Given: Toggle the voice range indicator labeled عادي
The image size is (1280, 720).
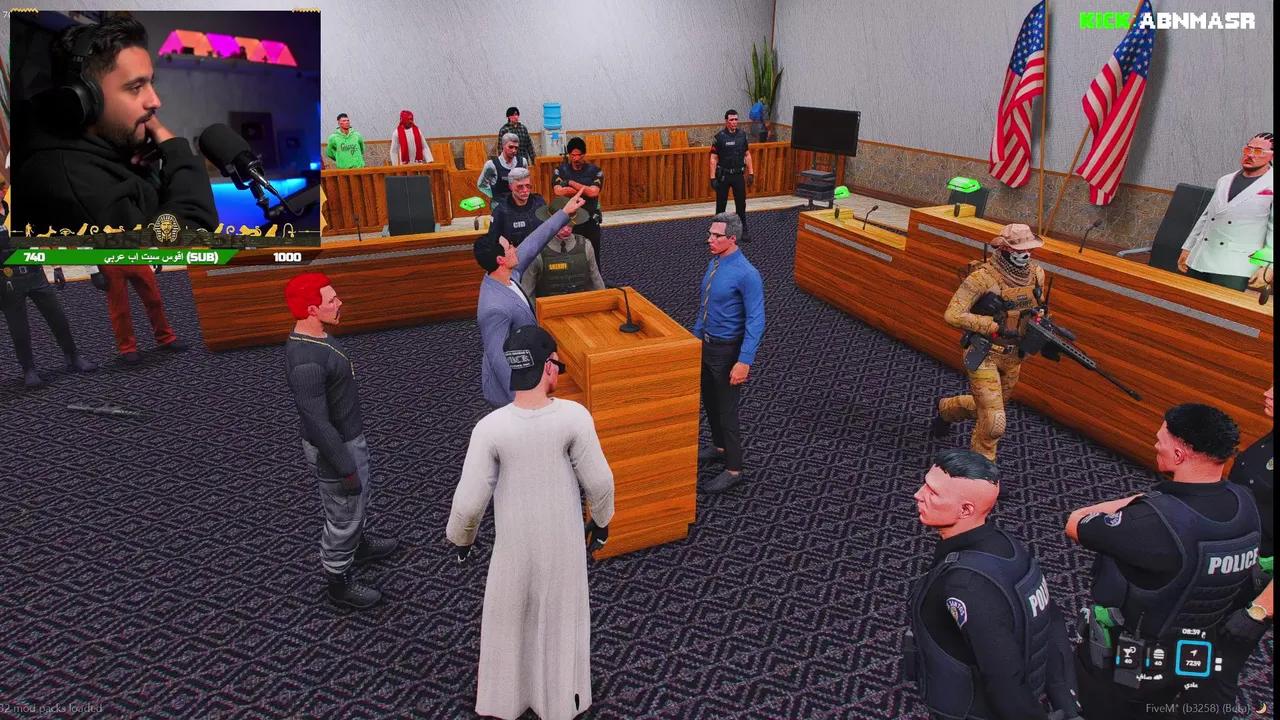Looking at the screenshot, I should click(x=1192, y=683).
